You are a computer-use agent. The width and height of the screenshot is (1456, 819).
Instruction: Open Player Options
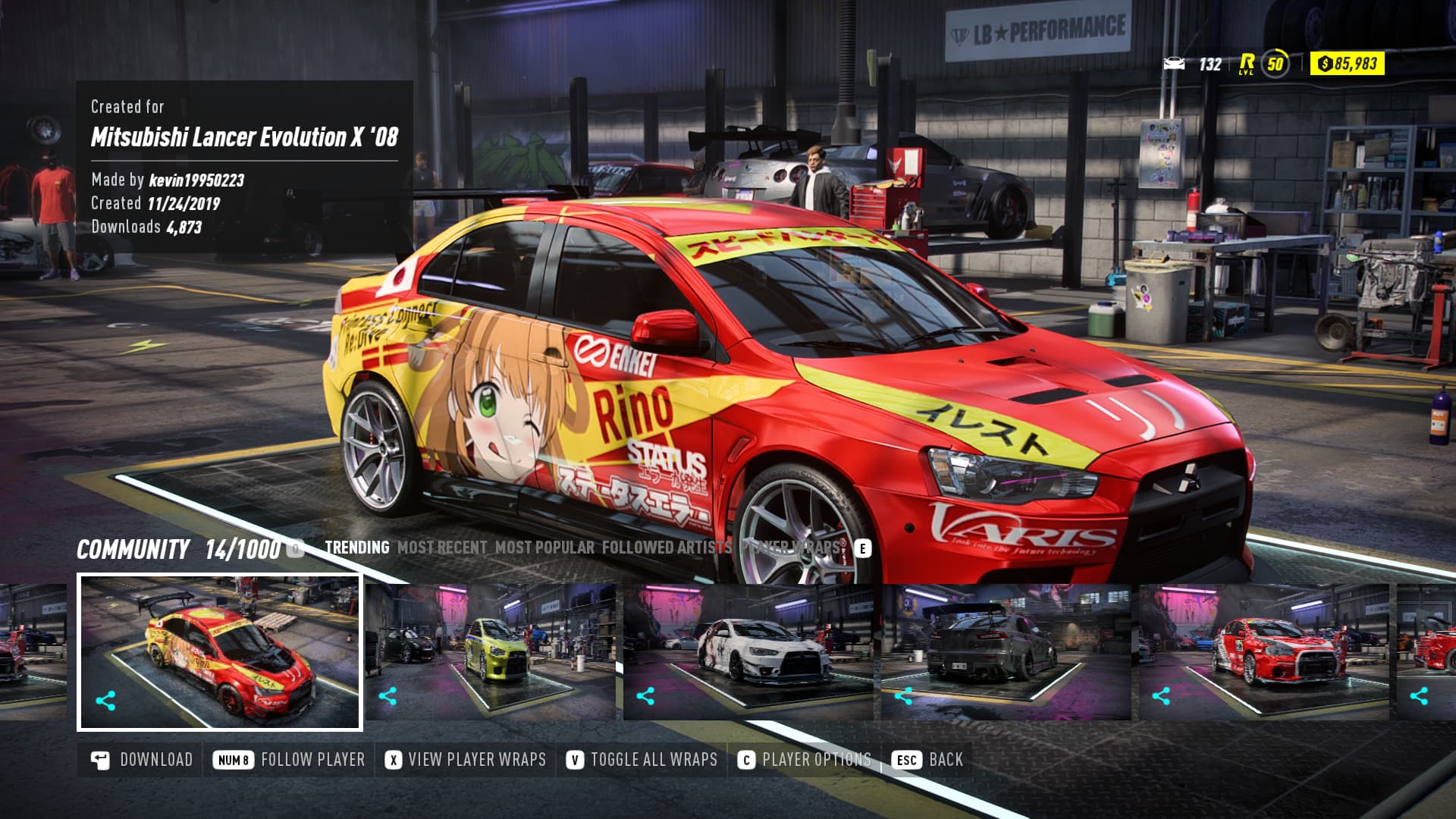click(x=805, y=760)
